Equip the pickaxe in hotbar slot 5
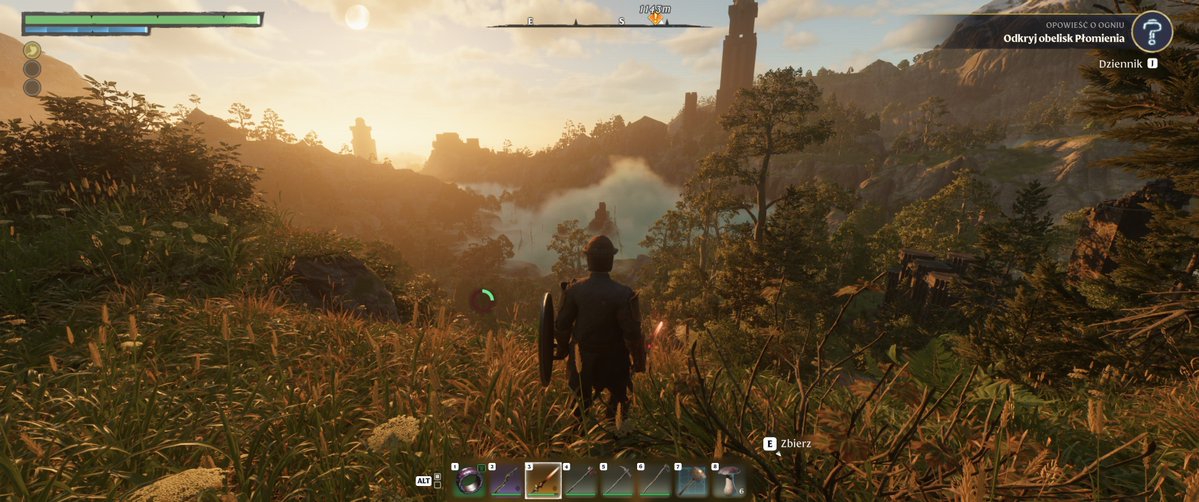The image size is (1199, 502). 617,481
